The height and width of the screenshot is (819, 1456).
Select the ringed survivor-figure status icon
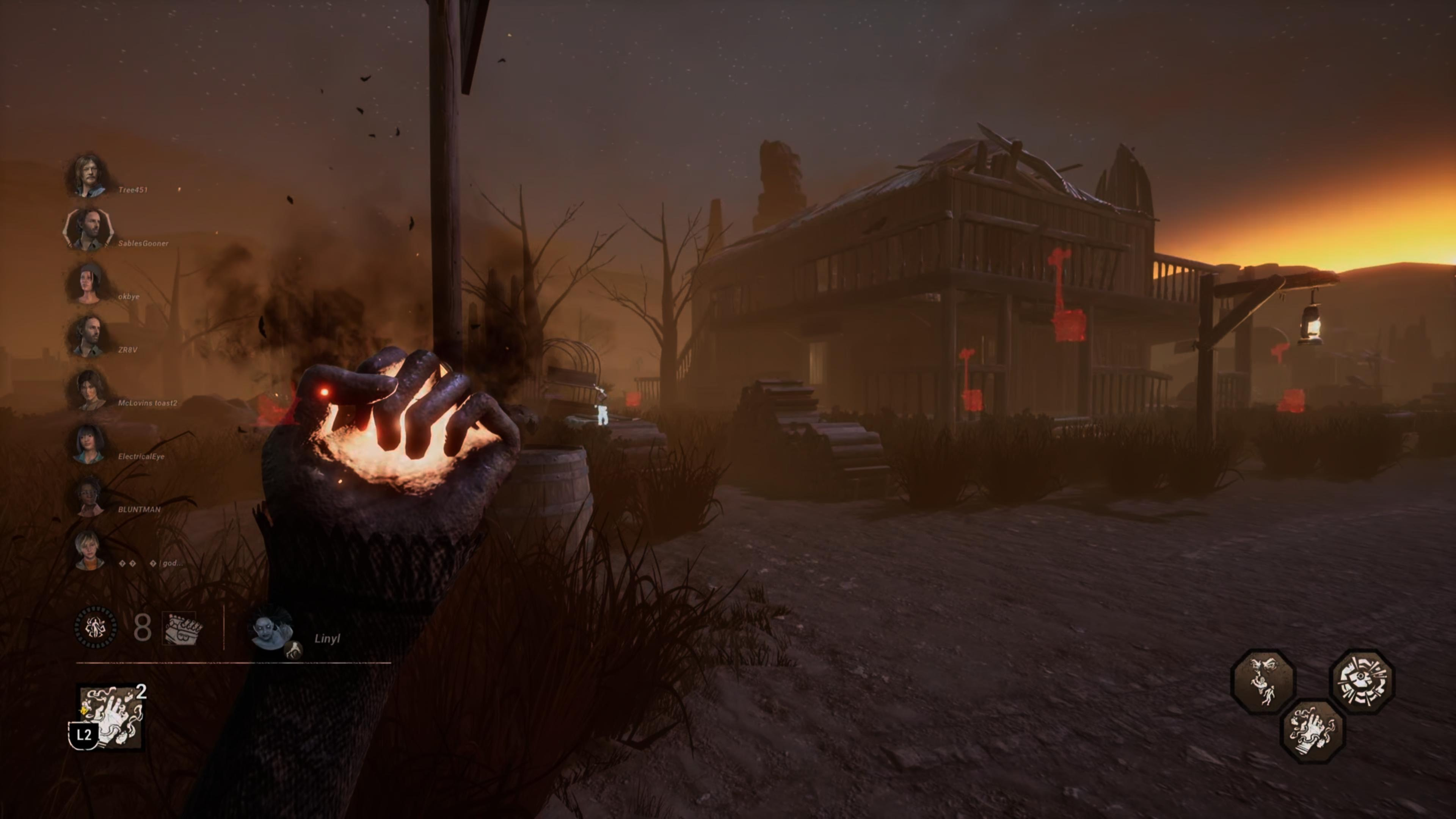[x=96, y=627]
